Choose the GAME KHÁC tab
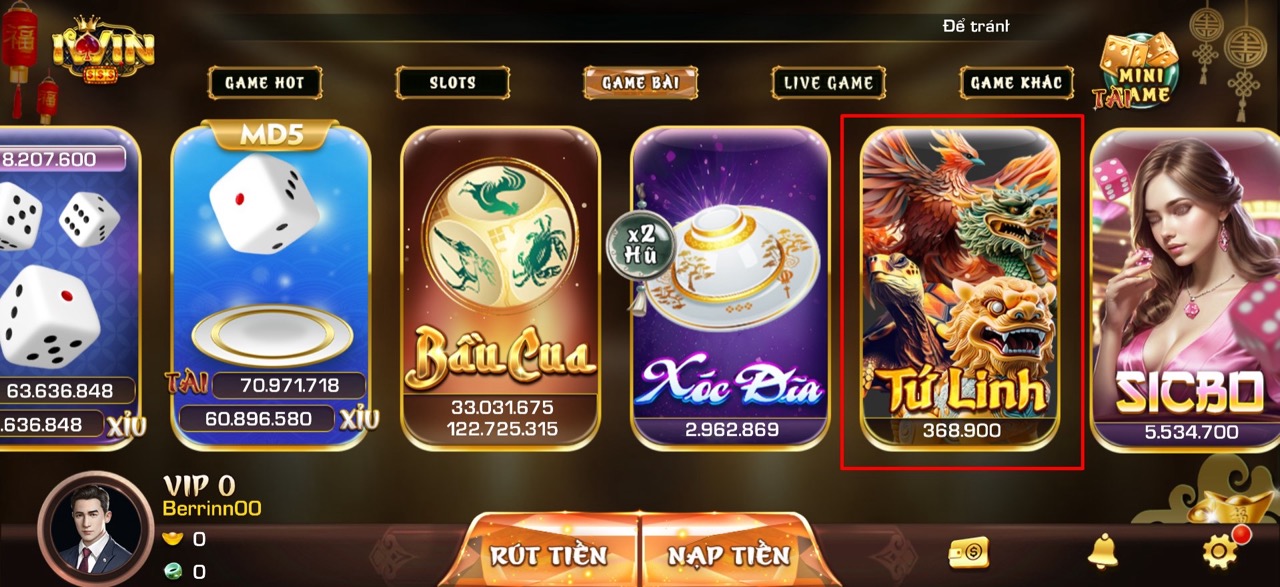1280x587 pixels. pos(1017,83)
